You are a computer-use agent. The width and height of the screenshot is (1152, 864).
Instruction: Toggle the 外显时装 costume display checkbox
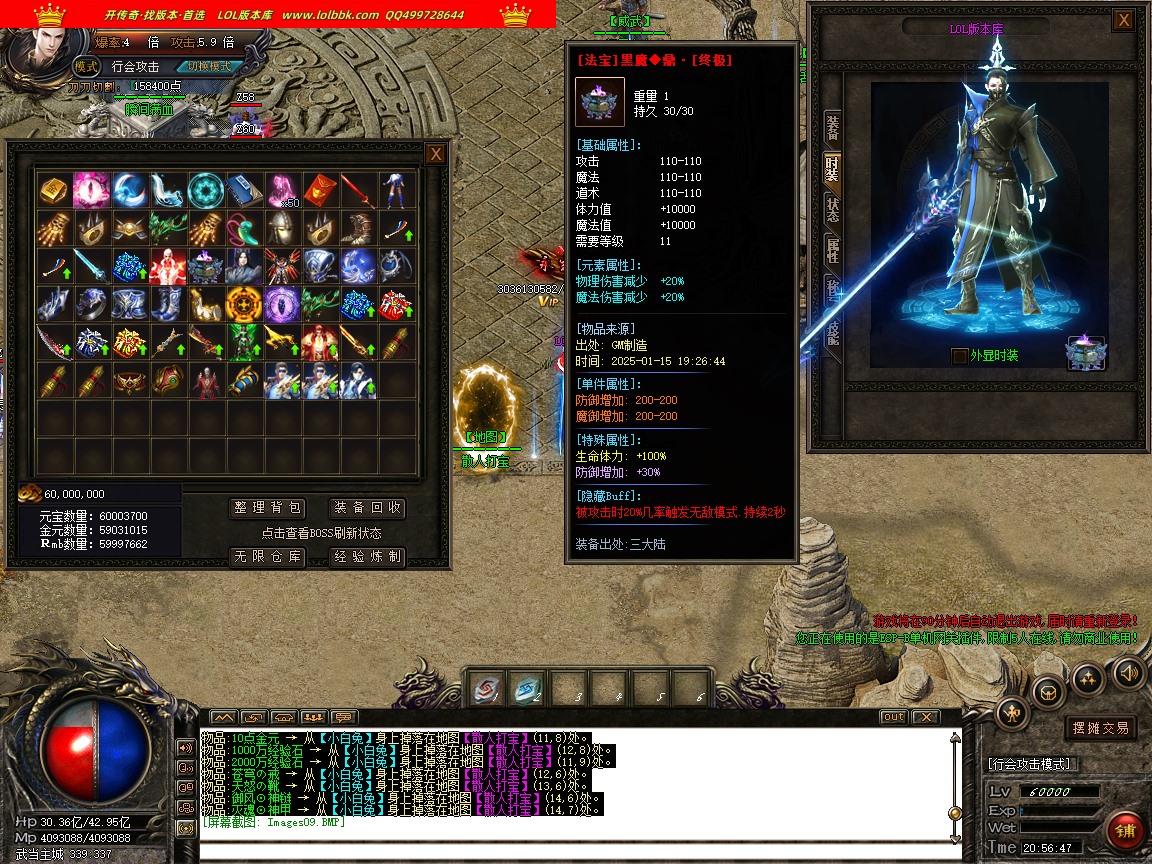960,356
